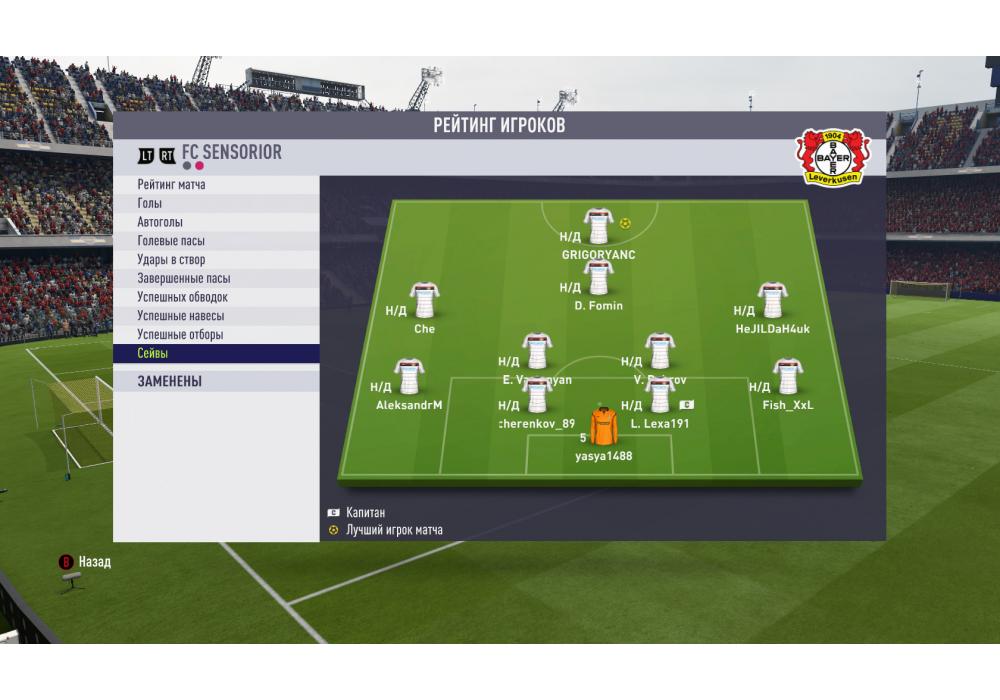The height and width of the screenshot is (700, 1000).
Task: Choose captain L. Lexa191 on the formation
Action: [x=659, y=396]
